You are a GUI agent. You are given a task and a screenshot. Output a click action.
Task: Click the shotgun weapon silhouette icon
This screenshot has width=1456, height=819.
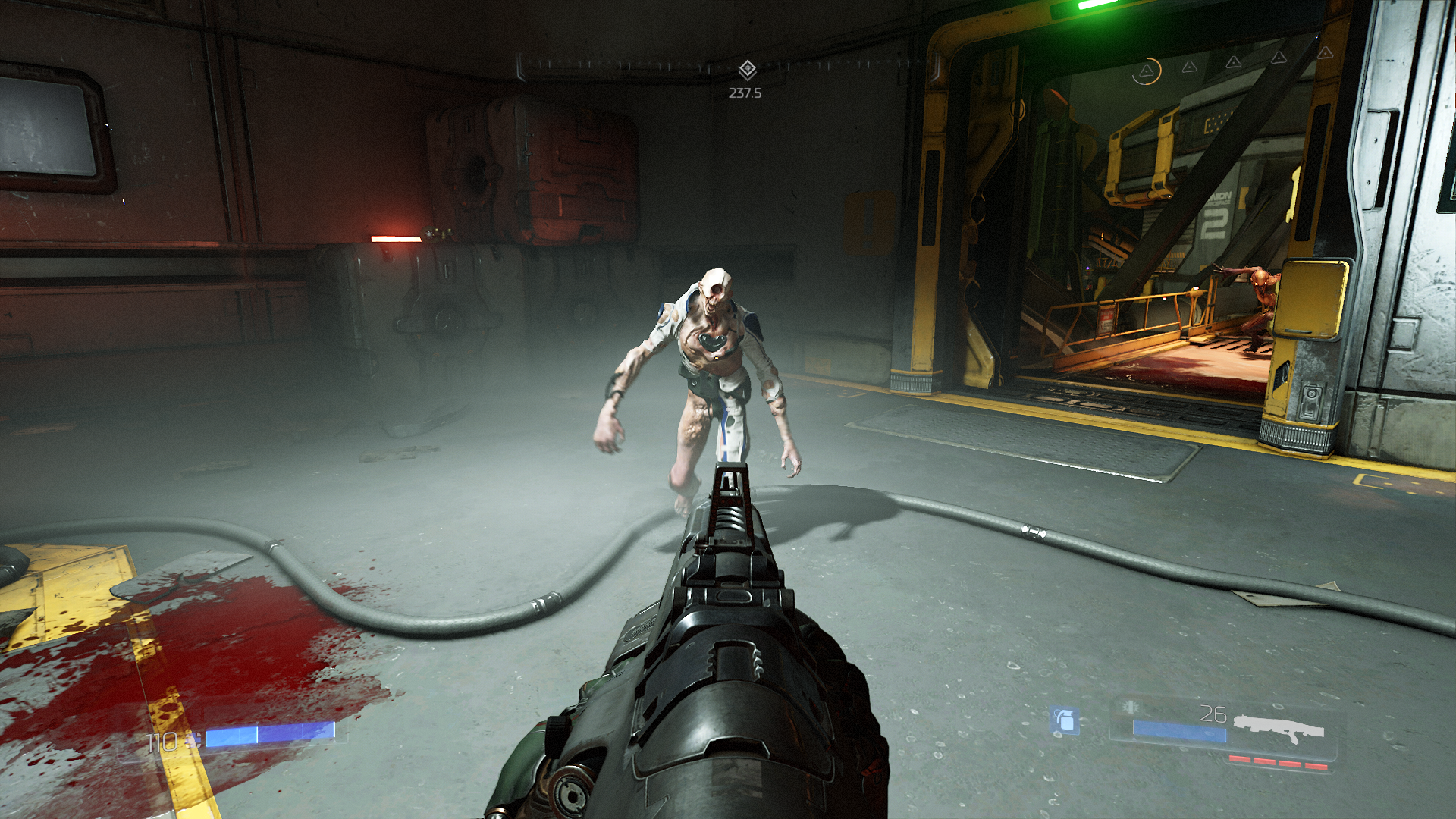(x=1279, y=728)
